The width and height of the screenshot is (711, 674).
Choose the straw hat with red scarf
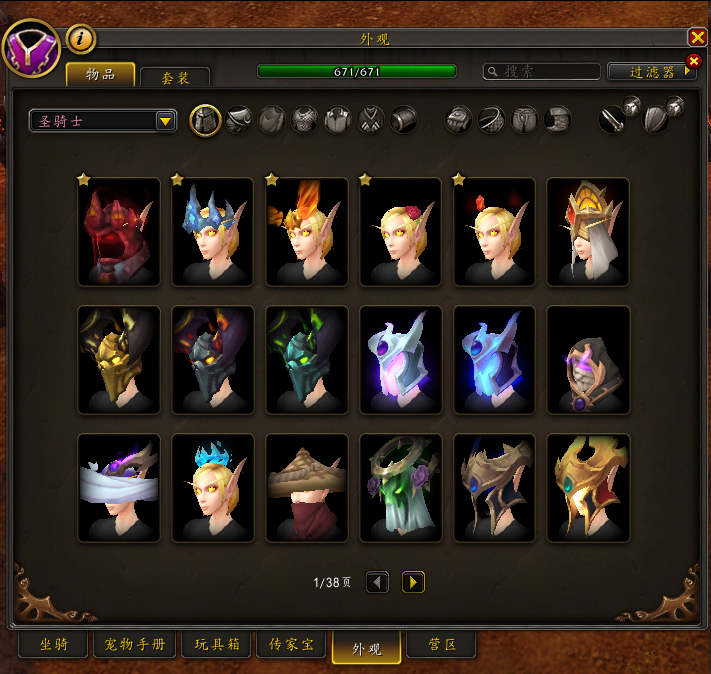click(307, 488)
